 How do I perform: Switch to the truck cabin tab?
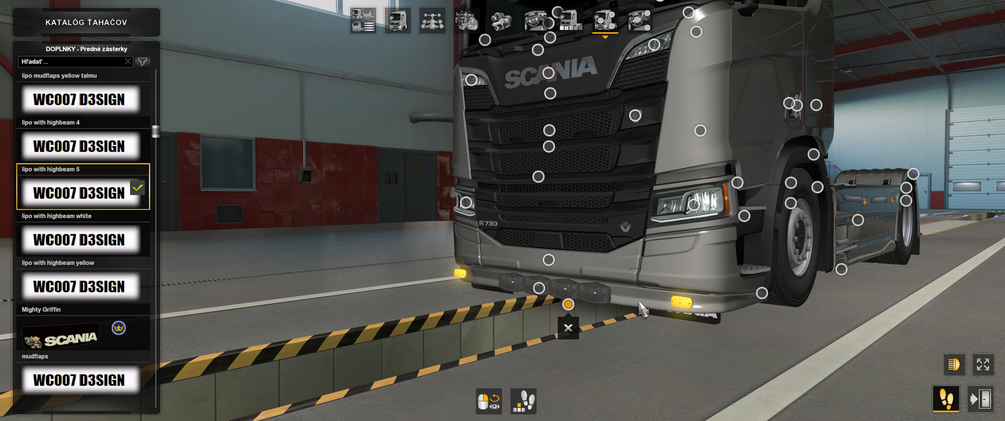(398, 21)
